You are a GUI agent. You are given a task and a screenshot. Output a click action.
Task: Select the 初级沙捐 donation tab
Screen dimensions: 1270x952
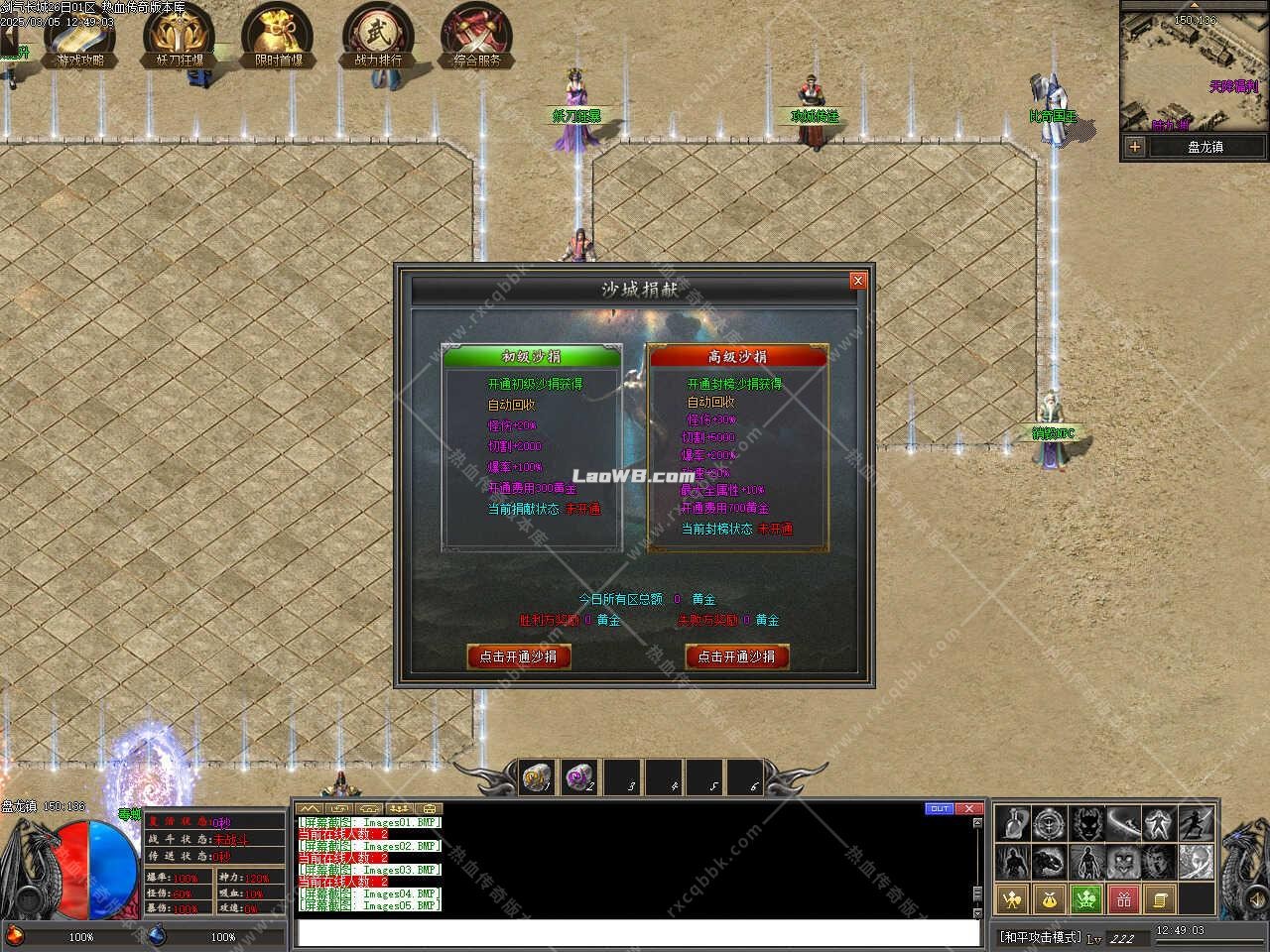point(531,355)
